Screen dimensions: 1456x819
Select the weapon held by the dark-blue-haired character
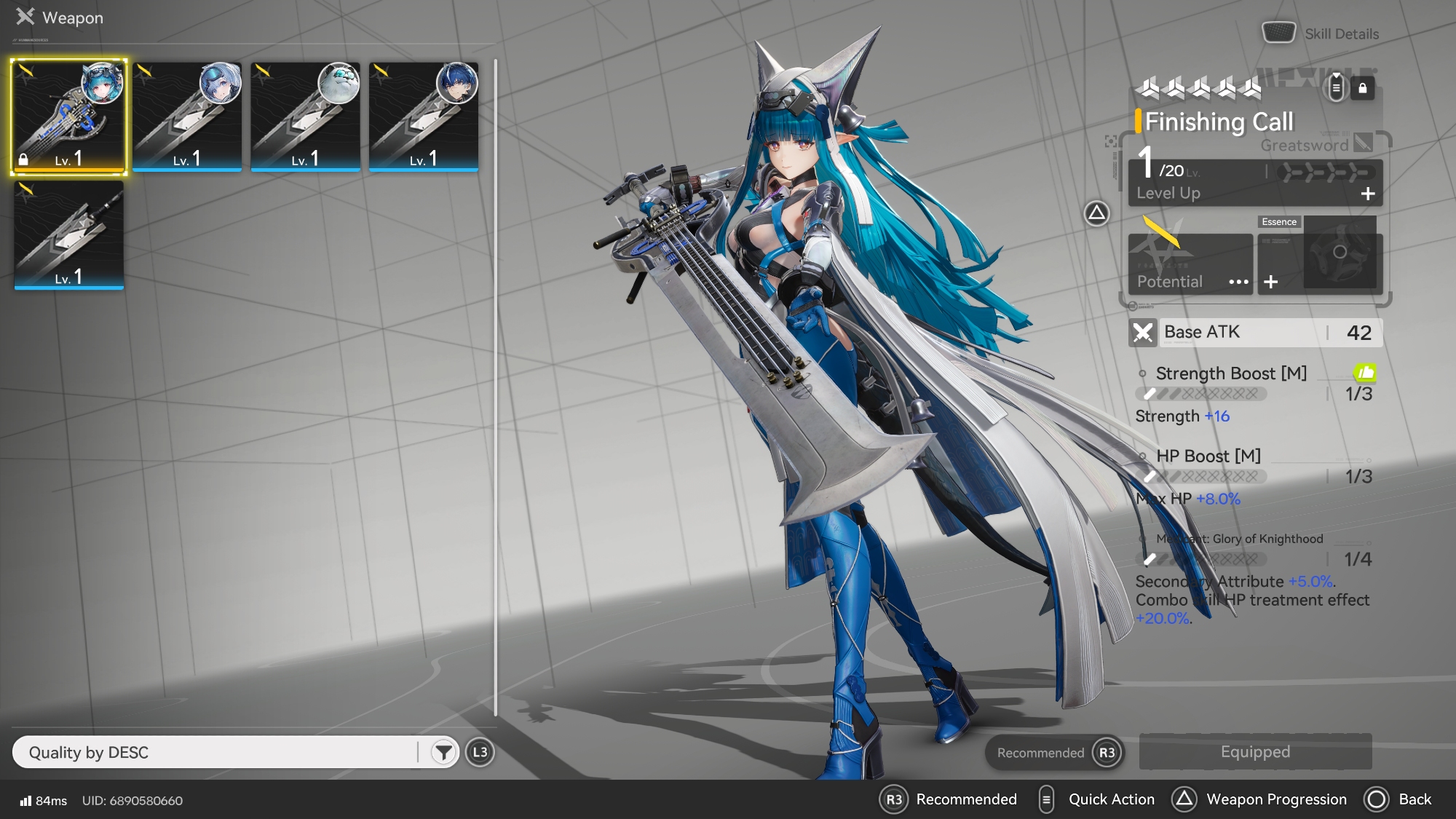[424, 116]
